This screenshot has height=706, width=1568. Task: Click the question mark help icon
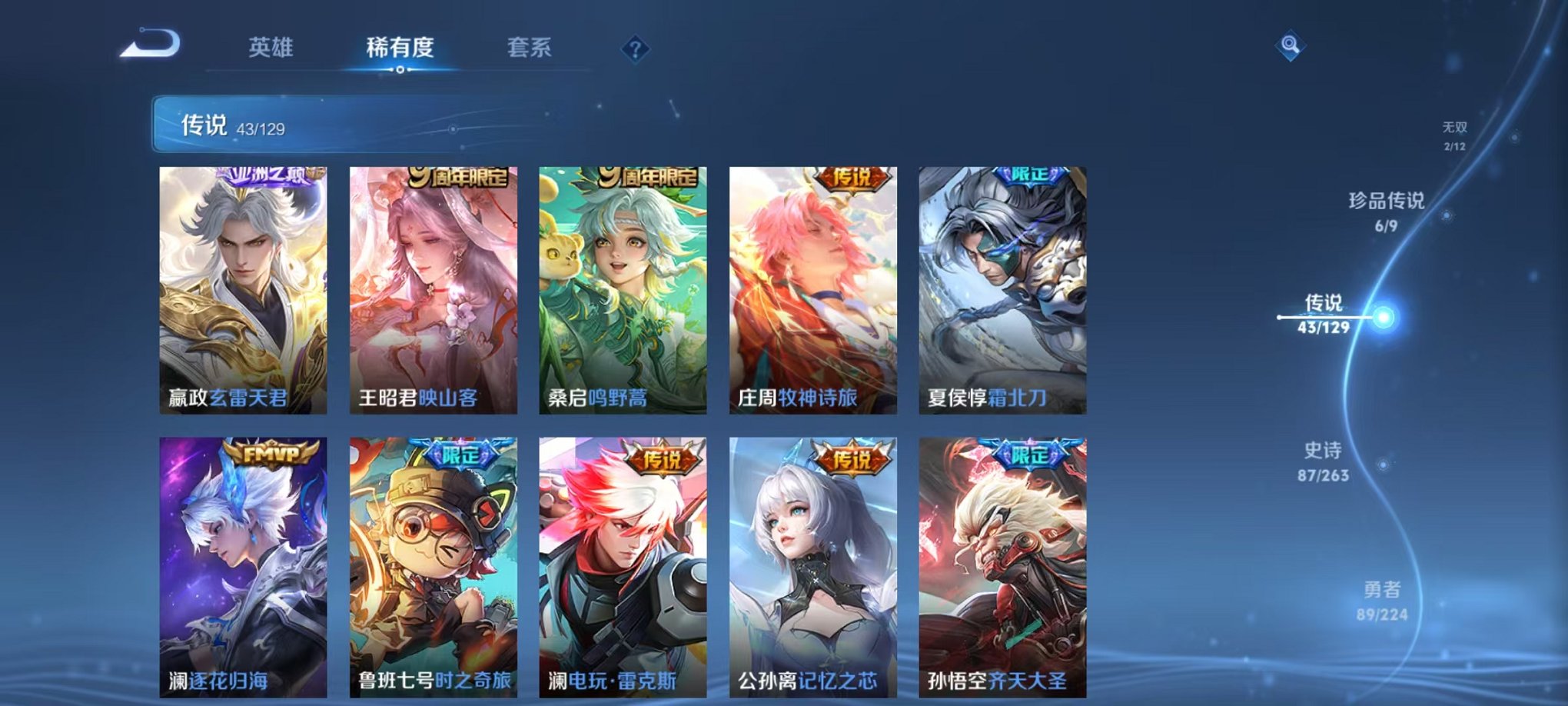tap(635, 48)
